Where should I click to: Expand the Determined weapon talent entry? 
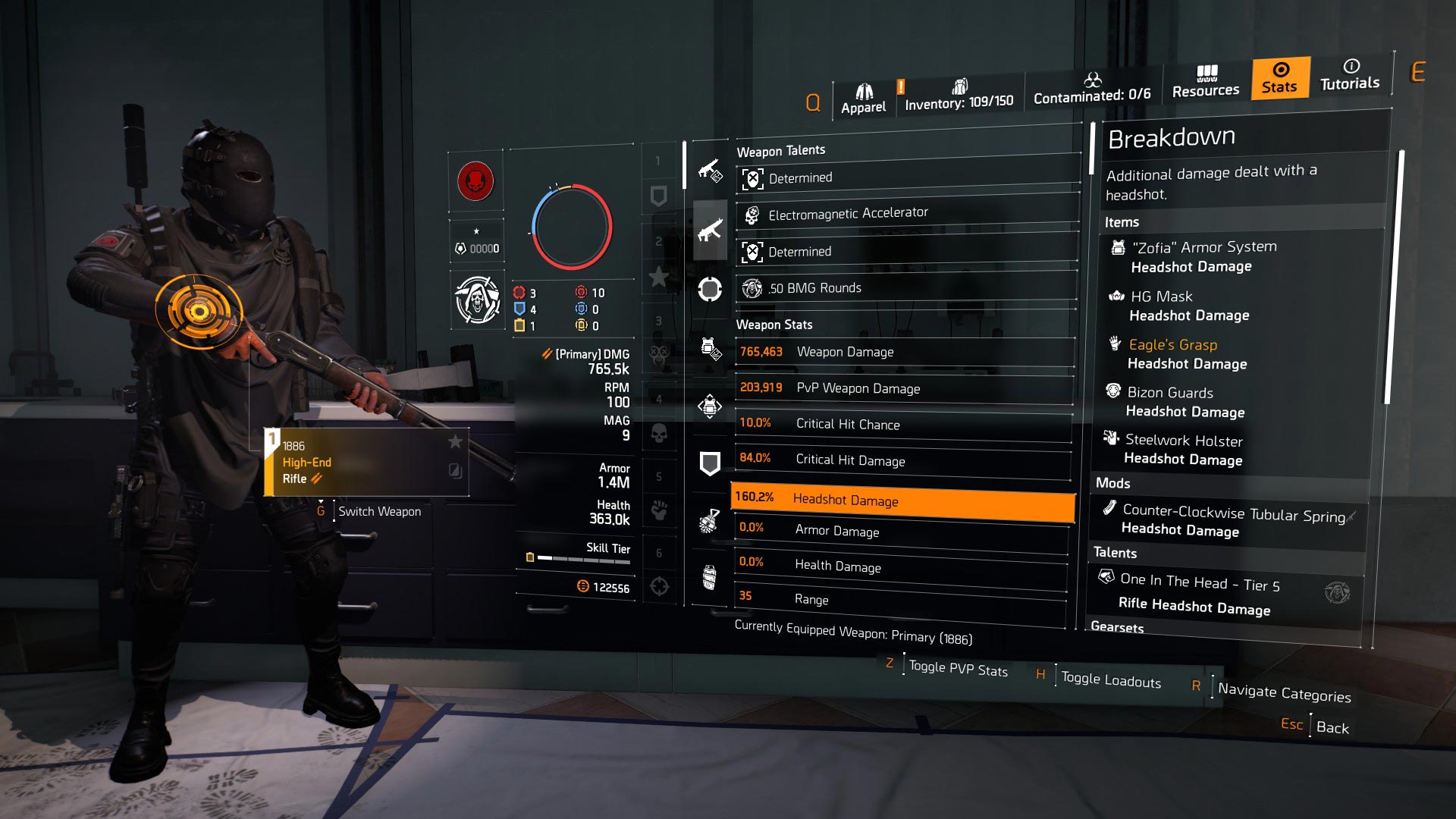(x=904, y=177)
